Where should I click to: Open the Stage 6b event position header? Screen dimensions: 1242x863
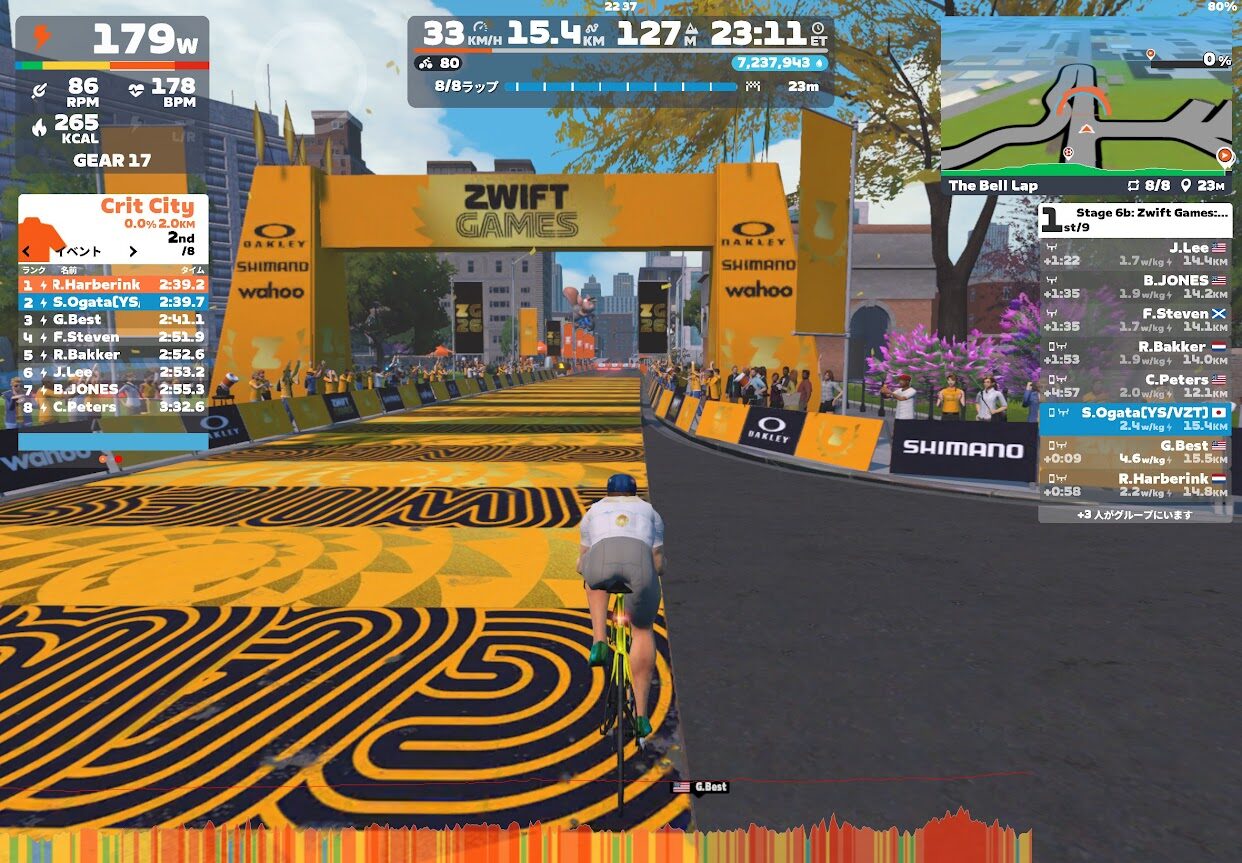click(1135, 219)
